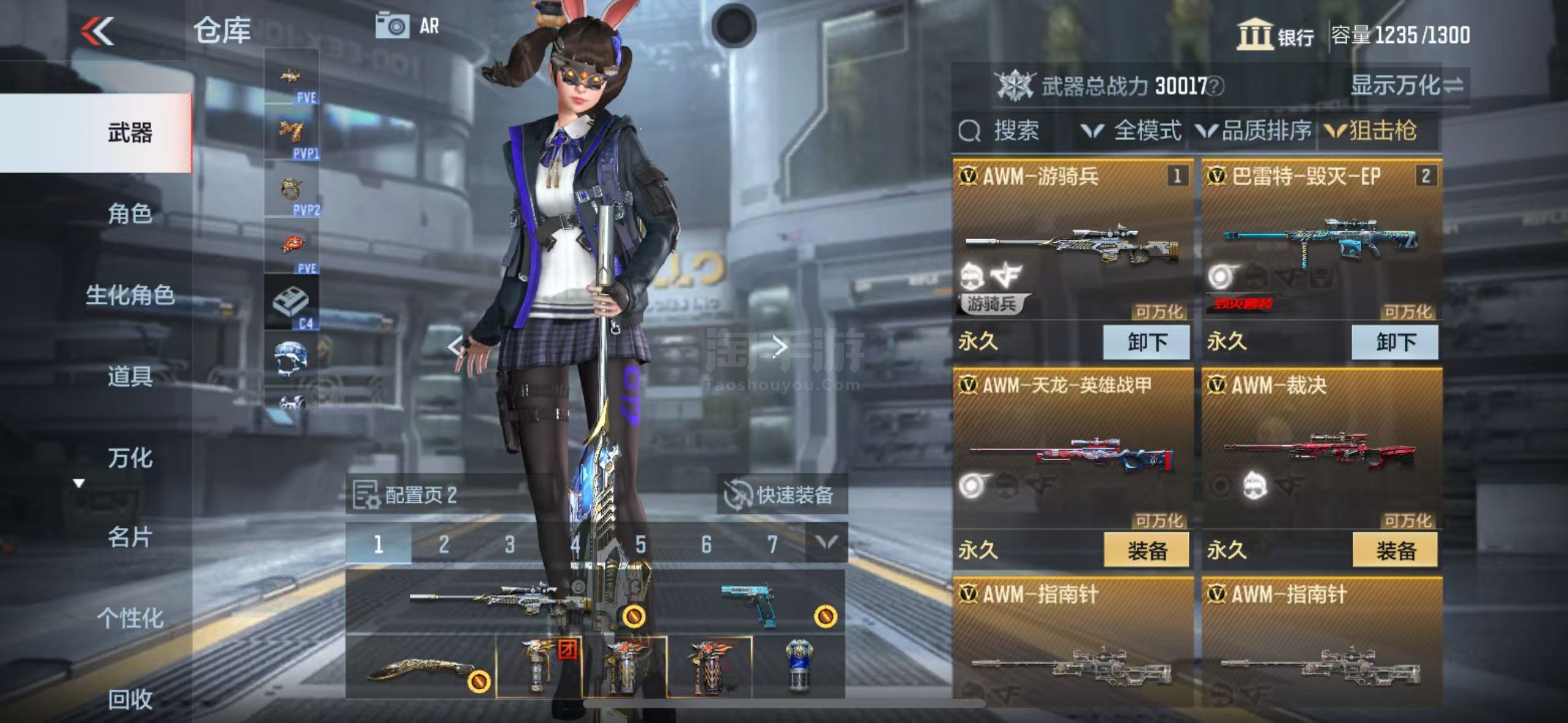Open the 全模式 mode filter dropdown
The image size is (1568, 723).
tap(1132, 131)
